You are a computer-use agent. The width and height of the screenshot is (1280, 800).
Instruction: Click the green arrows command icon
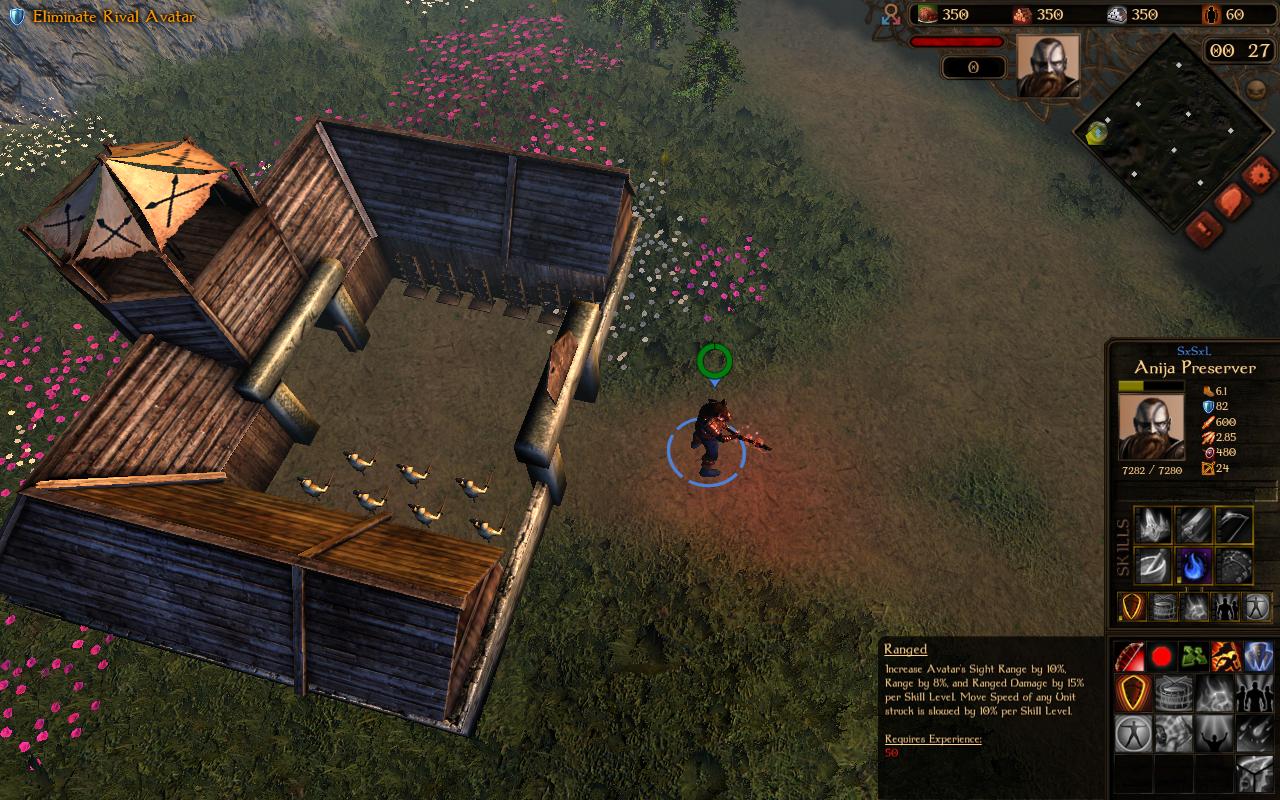(x=1194, y=657)
